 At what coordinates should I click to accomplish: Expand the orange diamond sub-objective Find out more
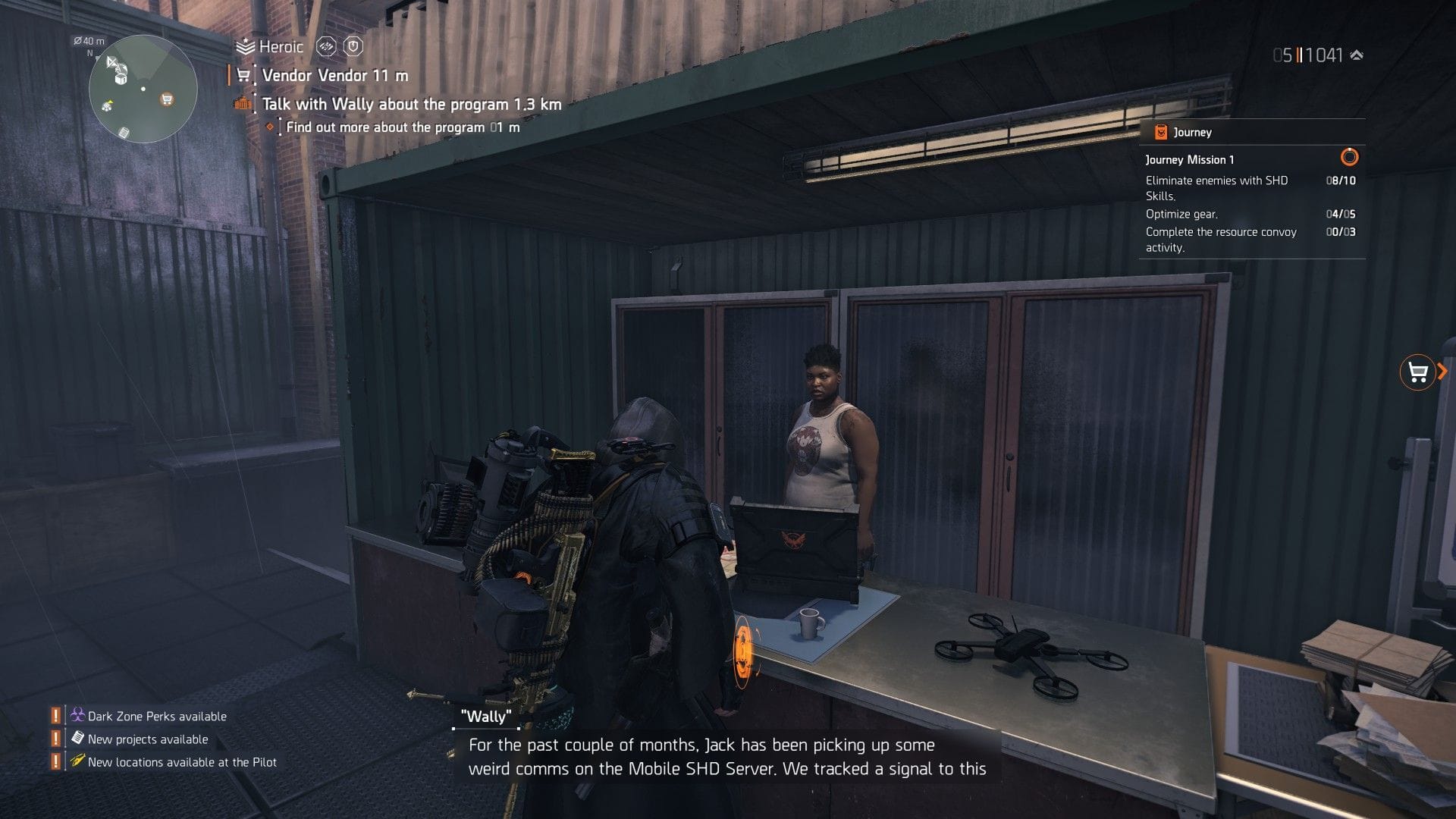(x=271, y=127)
